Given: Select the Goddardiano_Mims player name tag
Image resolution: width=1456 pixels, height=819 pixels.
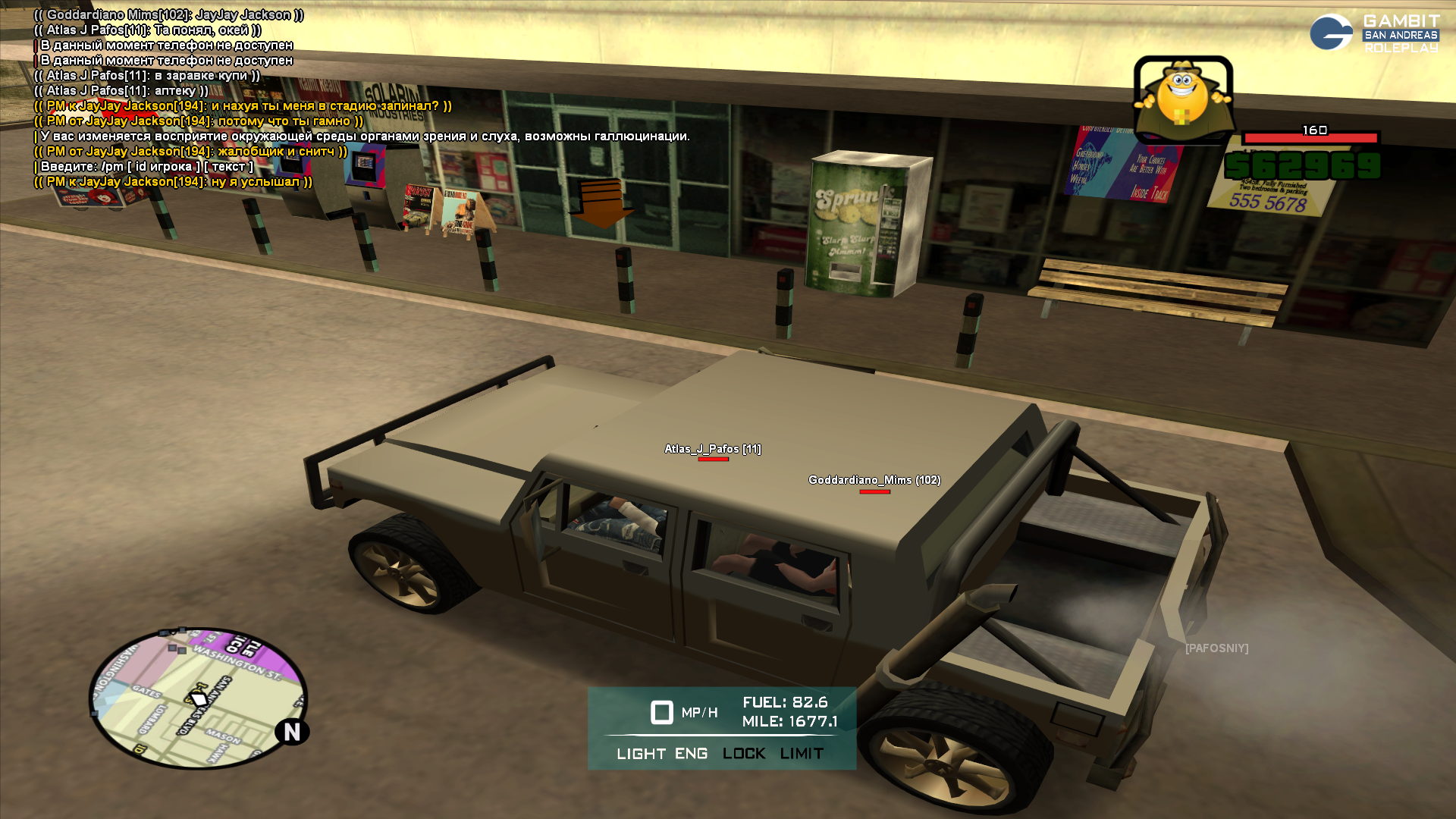Looking at the screenshot, I should 874,480.
